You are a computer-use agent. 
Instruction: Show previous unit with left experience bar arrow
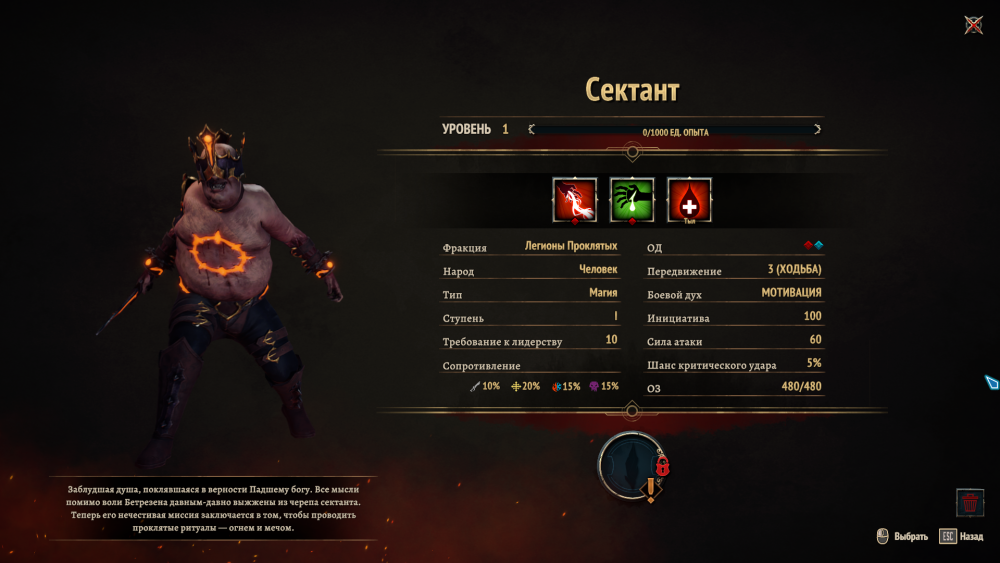point(531,129)
